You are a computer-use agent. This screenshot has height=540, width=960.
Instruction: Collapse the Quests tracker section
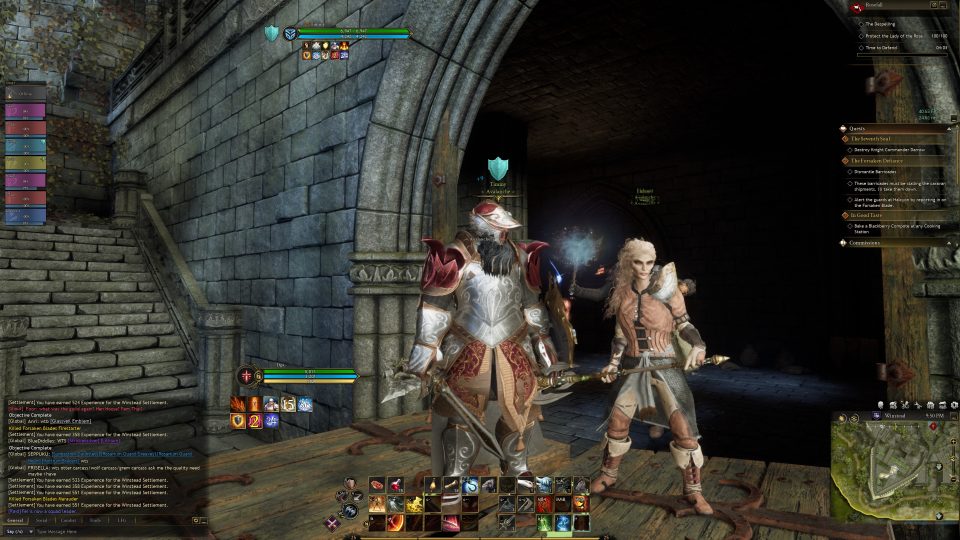click(x=859, y=128)
